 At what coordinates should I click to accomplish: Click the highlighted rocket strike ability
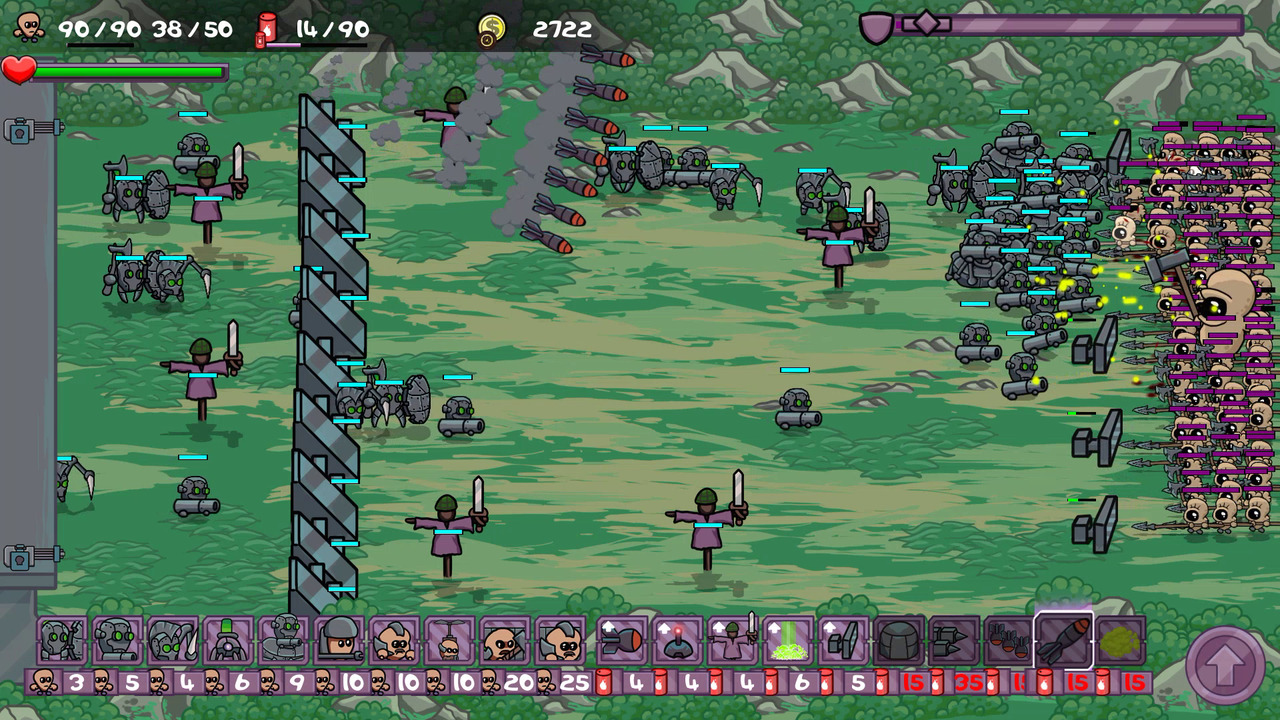click(x=1065, y=640)
